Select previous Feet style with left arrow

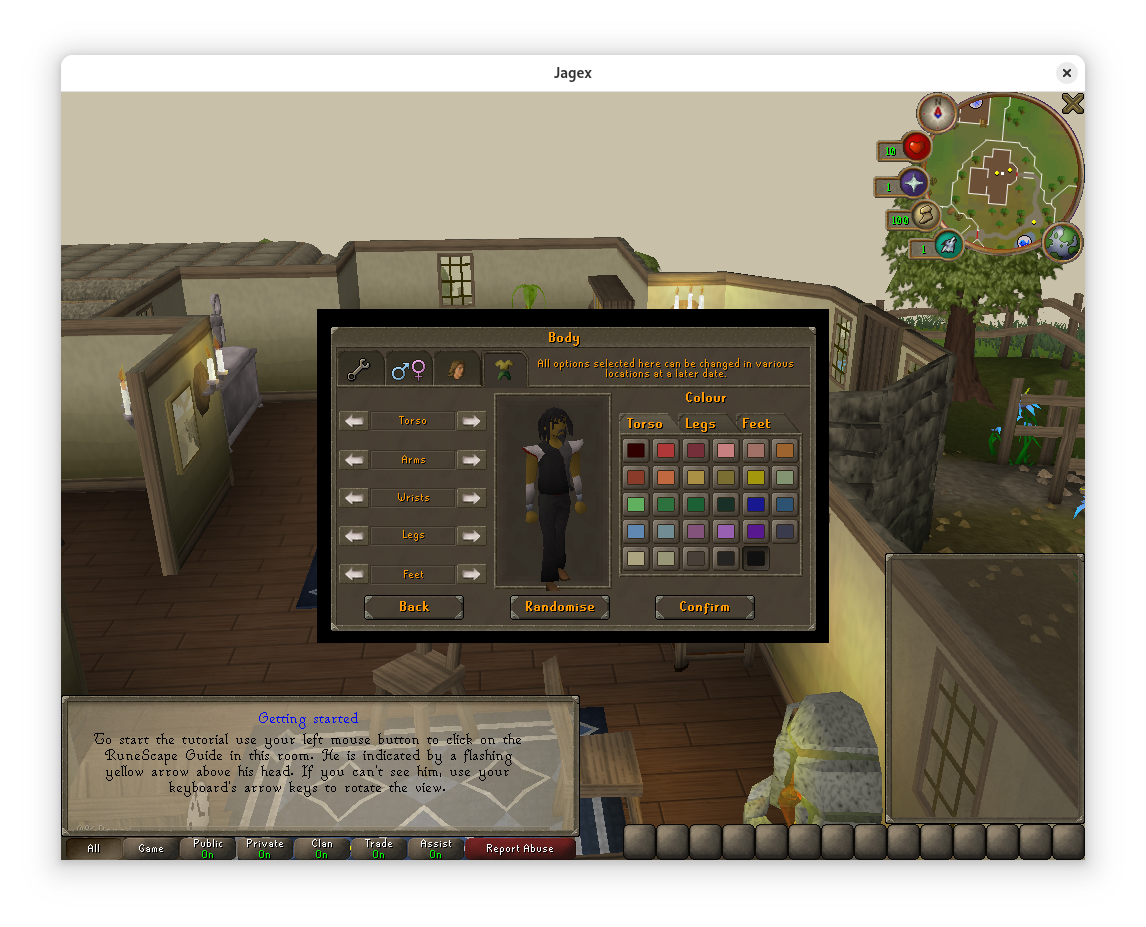[355, 574]
